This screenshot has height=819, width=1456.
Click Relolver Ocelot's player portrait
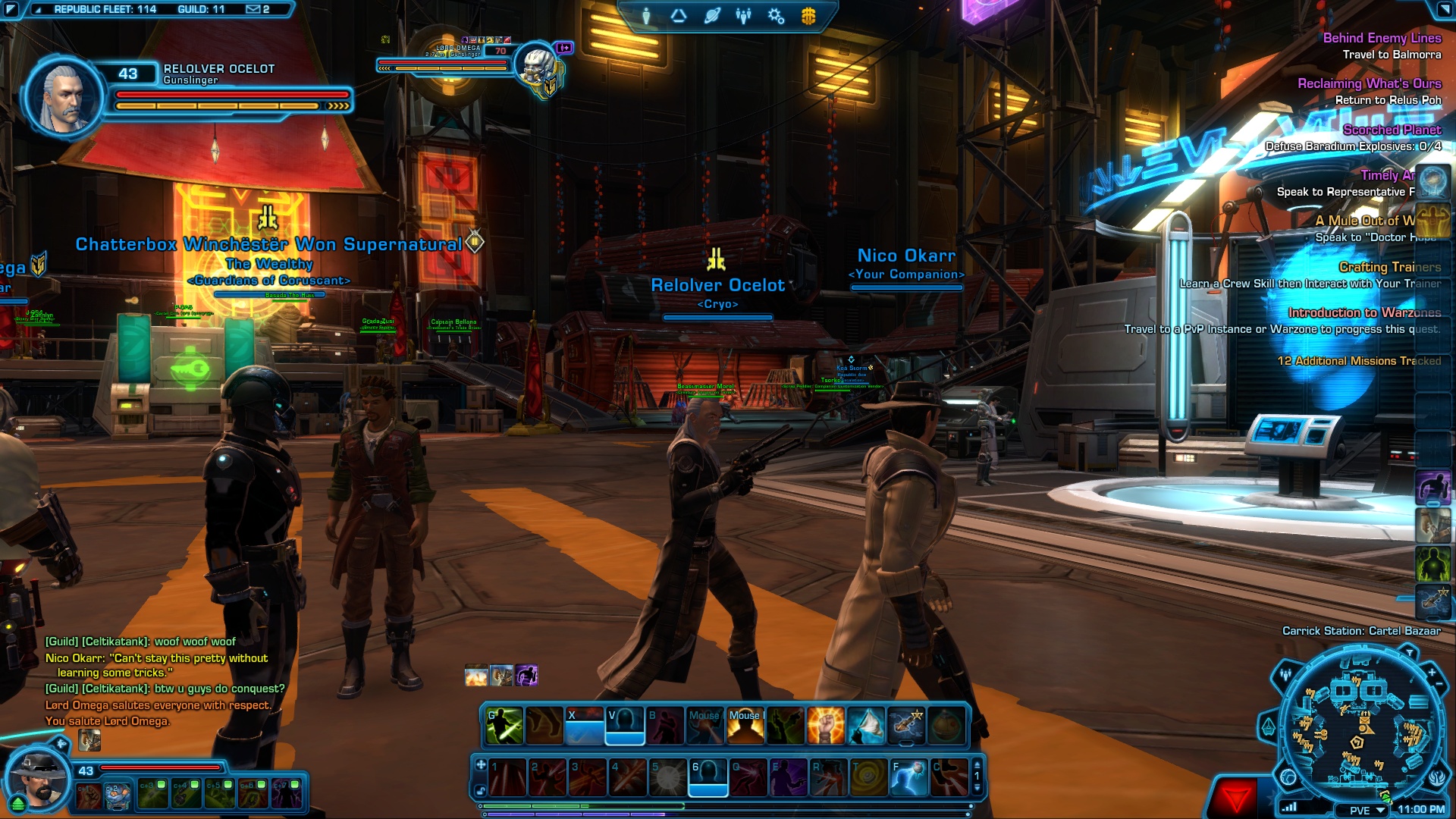[x=65, y=97]
